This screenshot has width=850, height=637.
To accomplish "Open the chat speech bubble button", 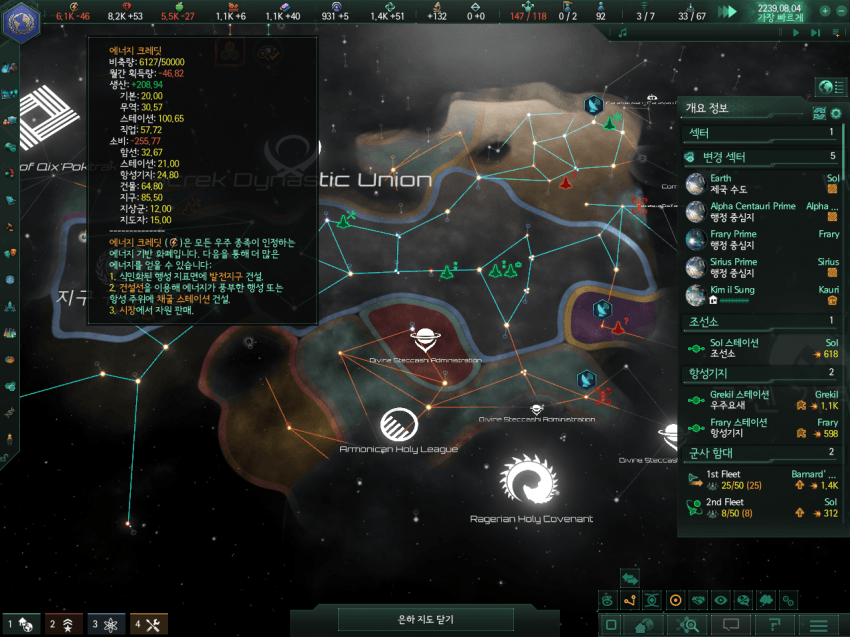I will pyautogui.click(x=730, y=625).
